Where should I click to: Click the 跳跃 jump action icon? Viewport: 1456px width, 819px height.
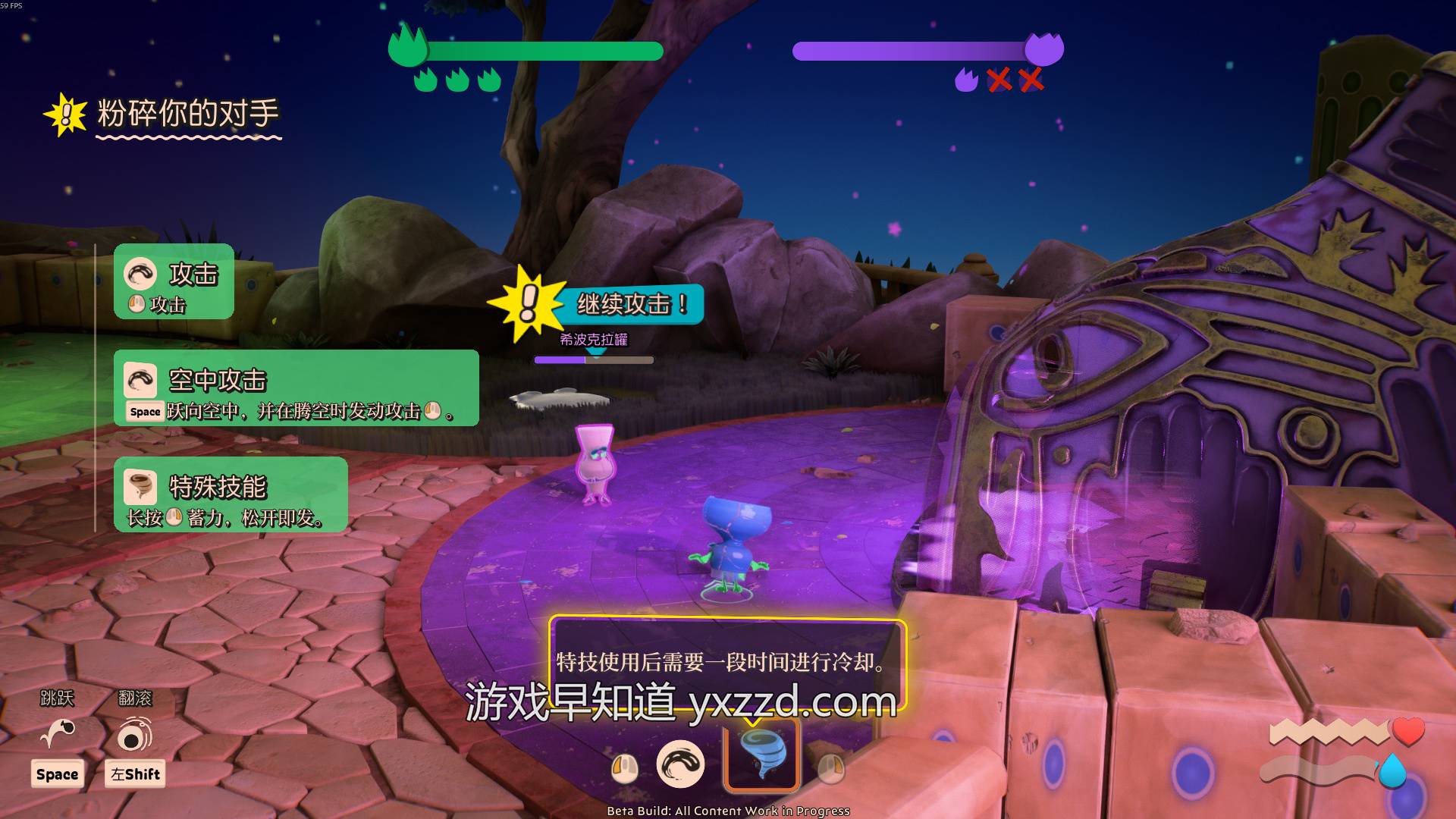58,733
